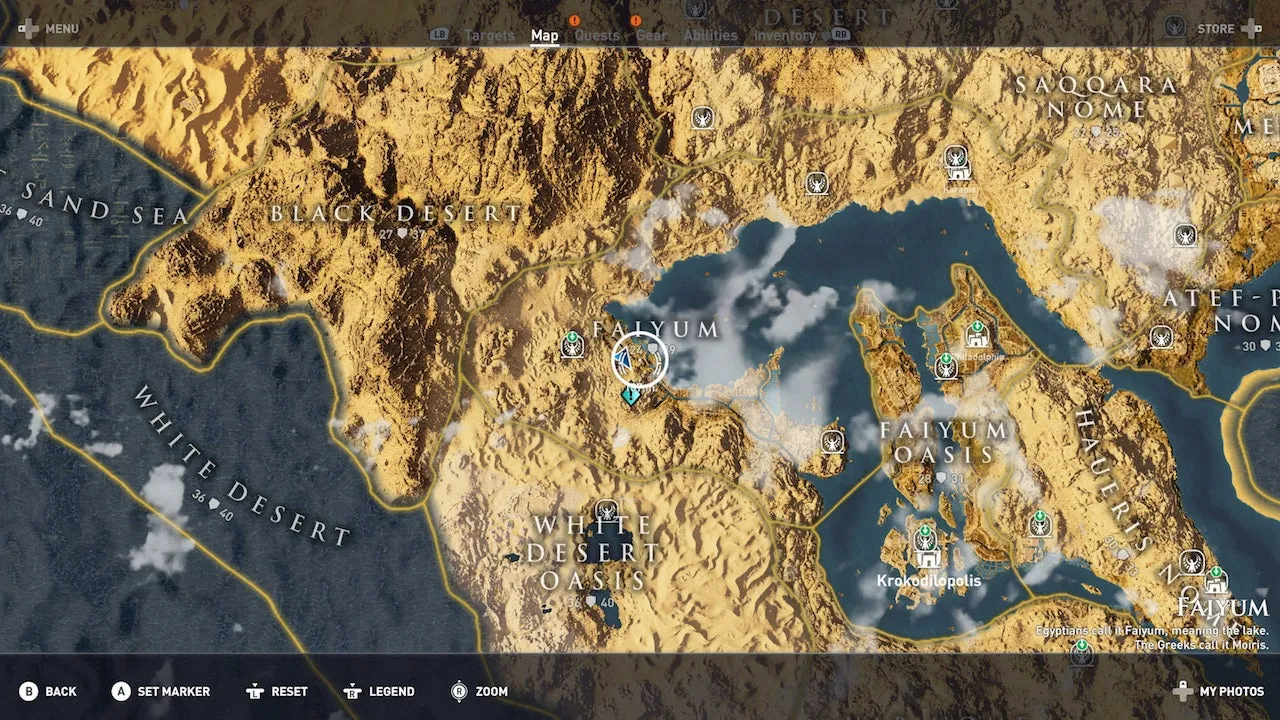Switch to the Targets tab
This screenshot has width=1280, height=720.
point(489,36)
